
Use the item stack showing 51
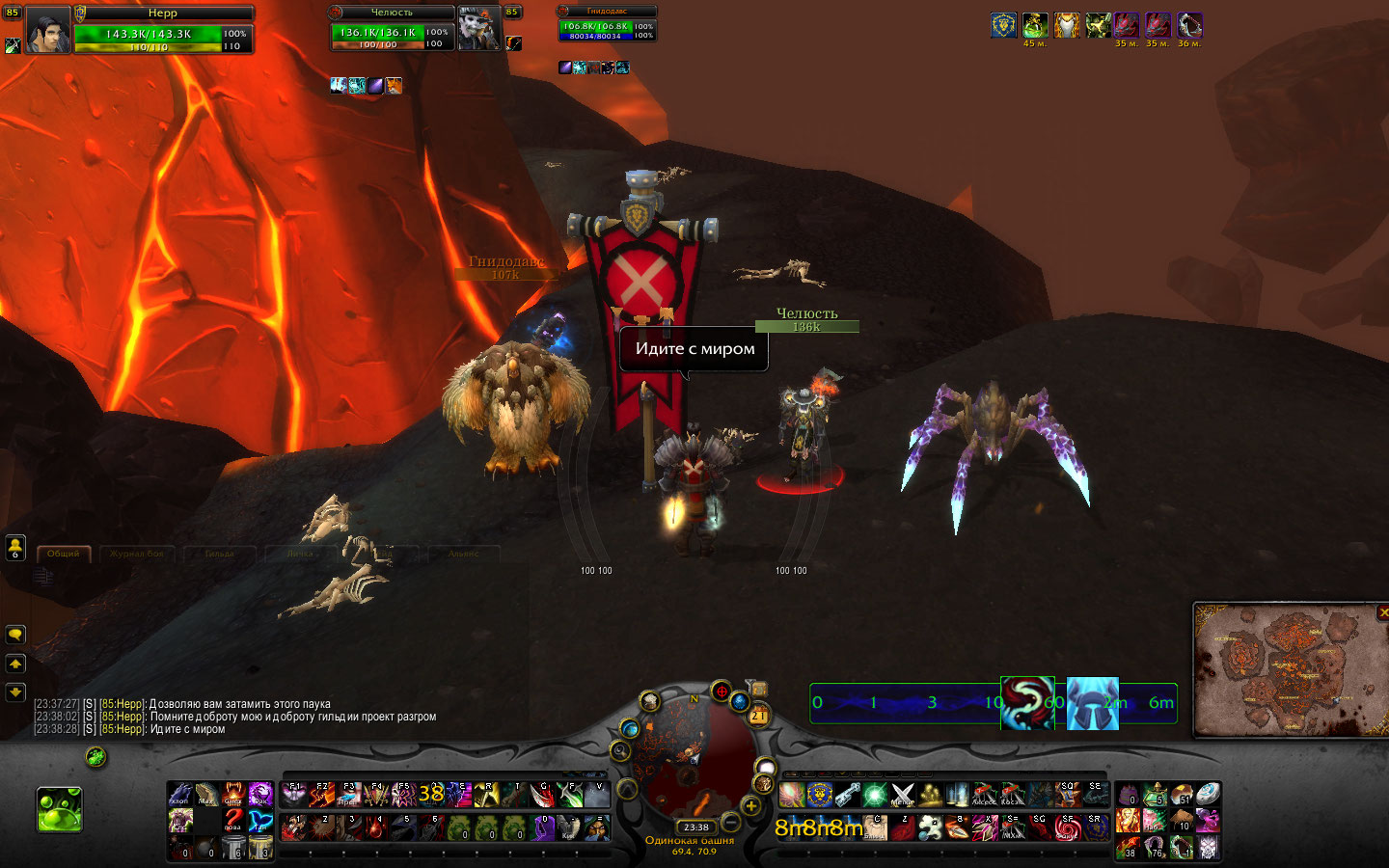(x=1183, y=795)
